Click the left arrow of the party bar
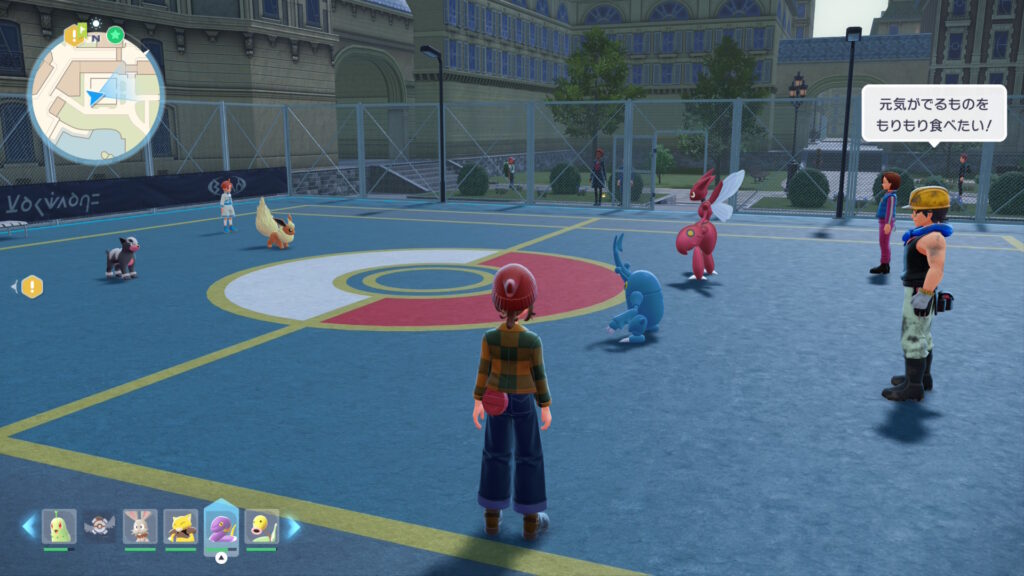 (x=29, y=526)
